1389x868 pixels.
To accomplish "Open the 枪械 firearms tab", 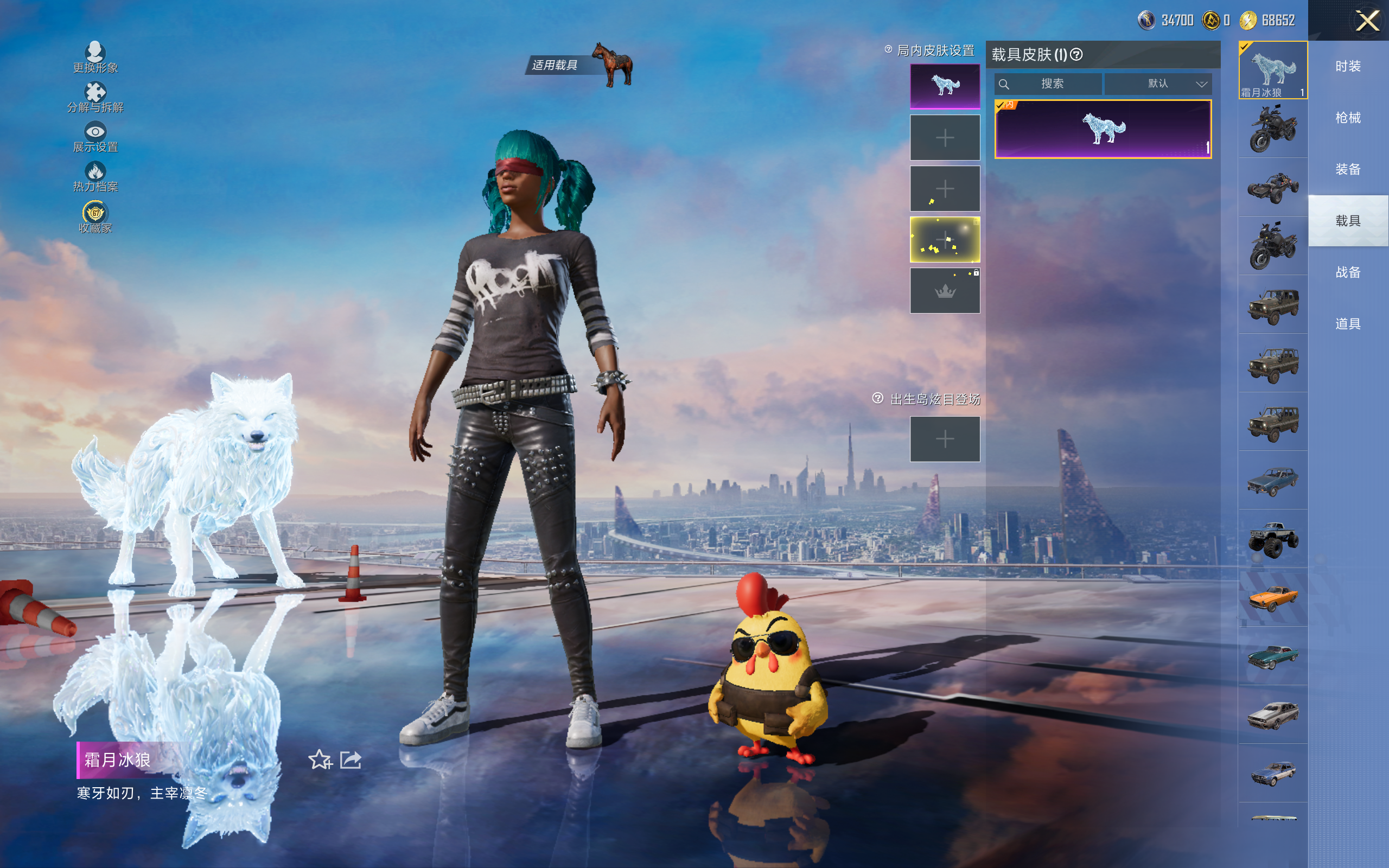I will point(1348,118).
